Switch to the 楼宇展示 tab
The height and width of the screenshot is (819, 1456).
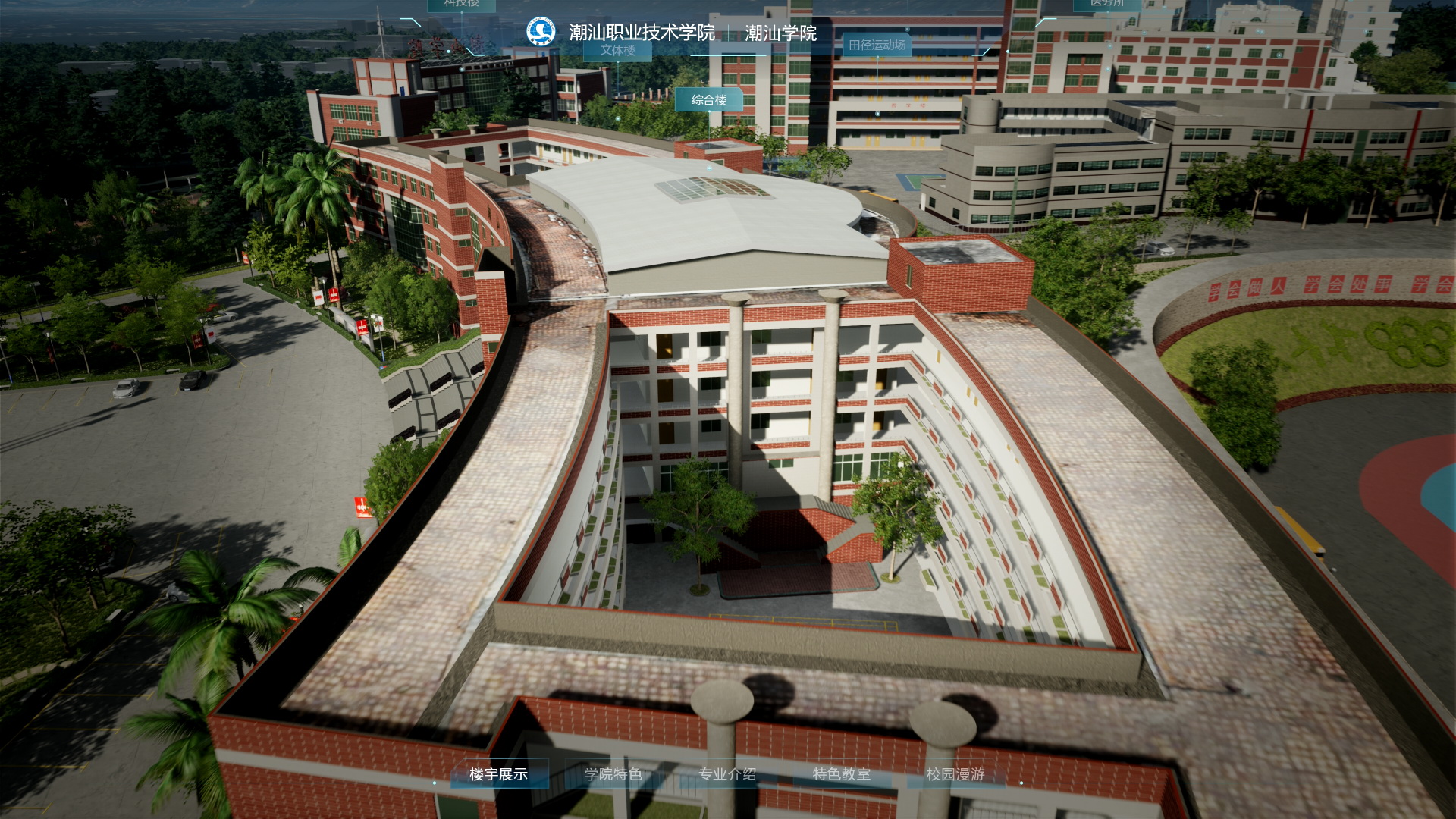[x=498, y=774]
